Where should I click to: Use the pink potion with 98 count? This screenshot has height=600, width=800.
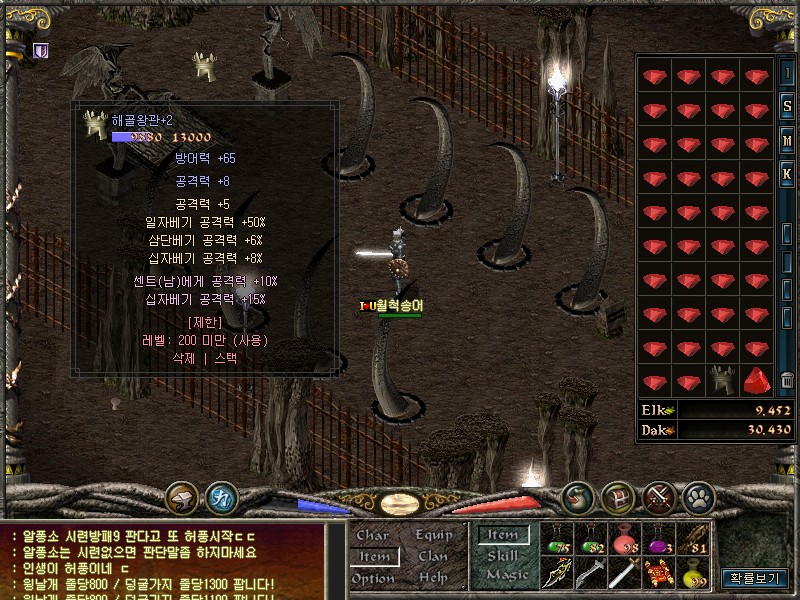pyautogui.click(x=625, y=540)
